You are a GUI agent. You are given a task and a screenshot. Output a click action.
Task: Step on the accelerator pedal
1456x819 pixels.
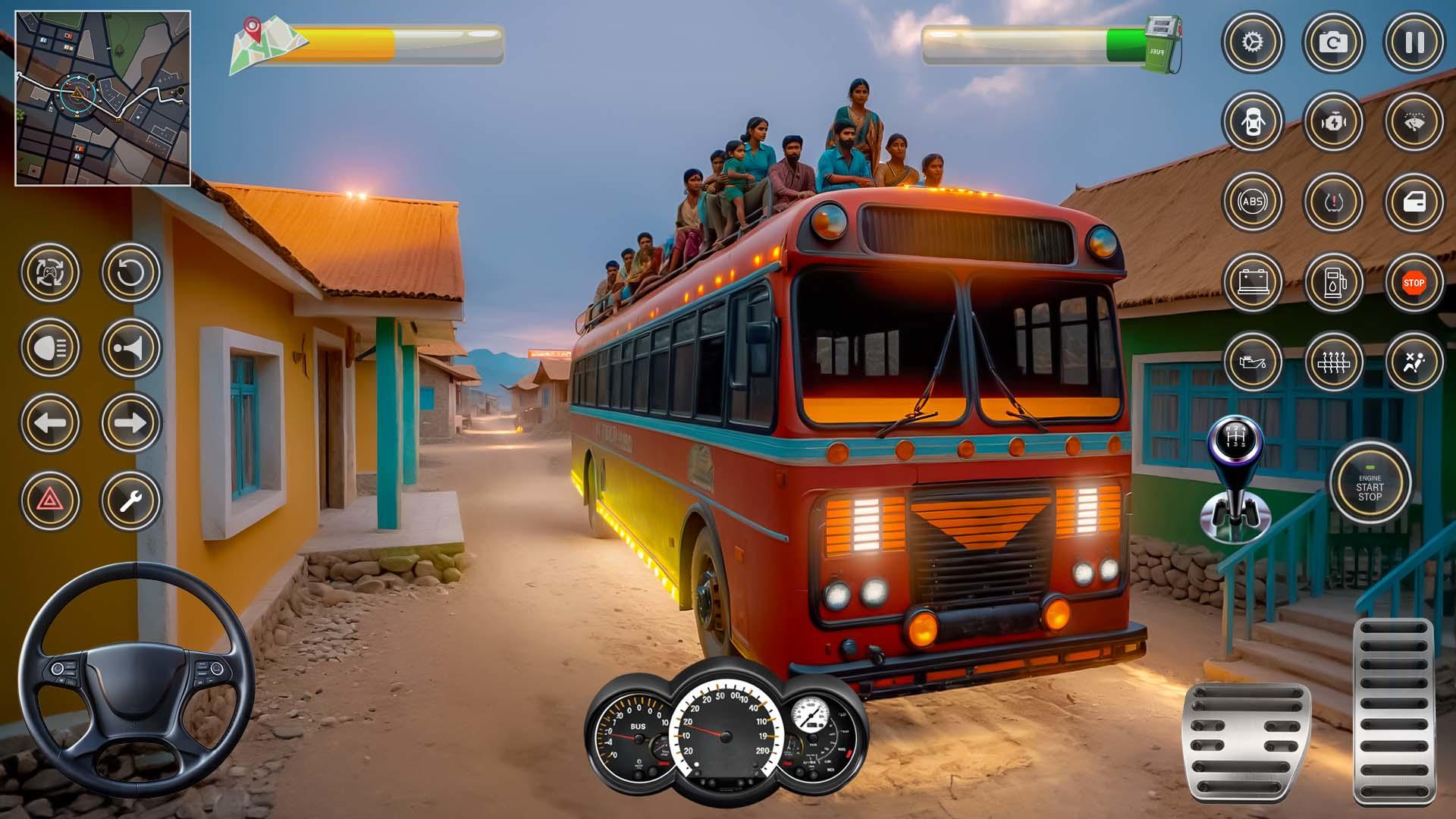[x=1394, y=709]
